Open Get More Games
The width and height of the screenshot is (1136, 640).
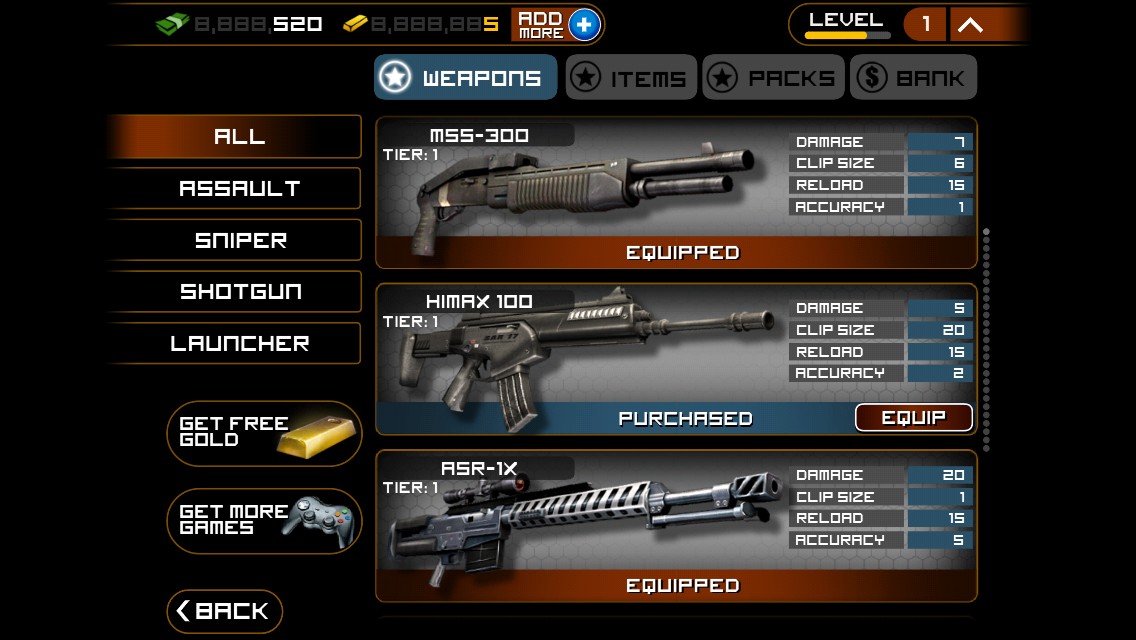[x=264, y=521]
